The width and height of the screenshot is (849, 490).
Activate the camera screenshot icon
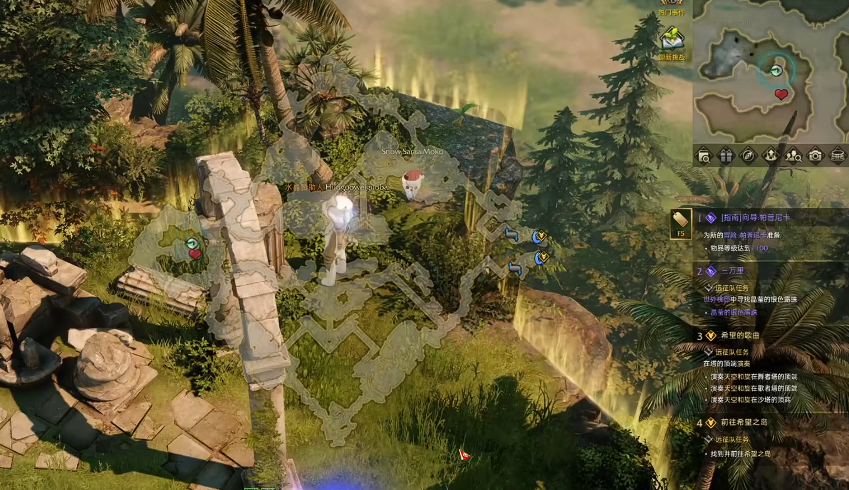(x=815, y=155)
